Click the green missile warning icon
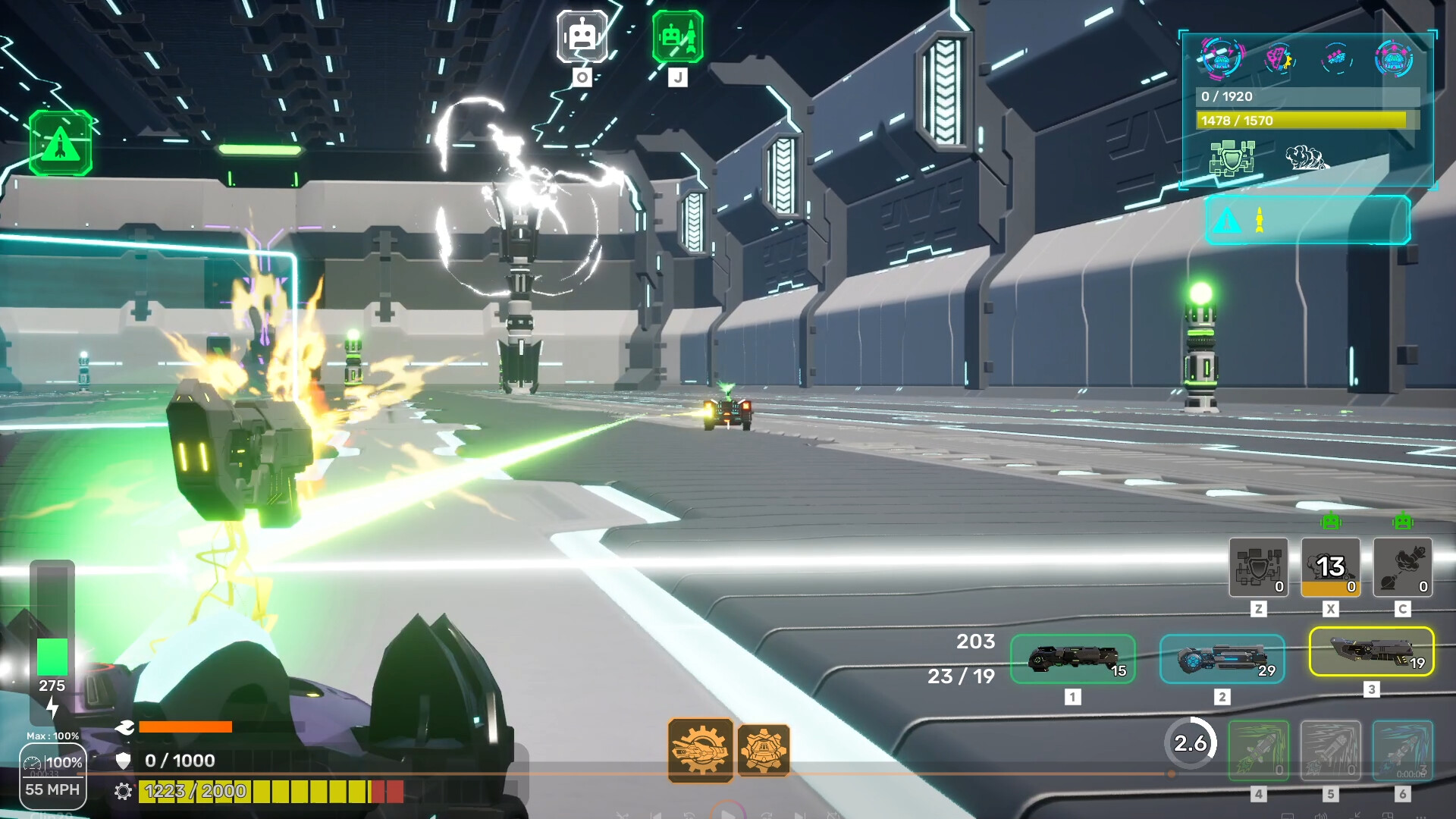The image size is (1456, 819). [x=61, y=143]
